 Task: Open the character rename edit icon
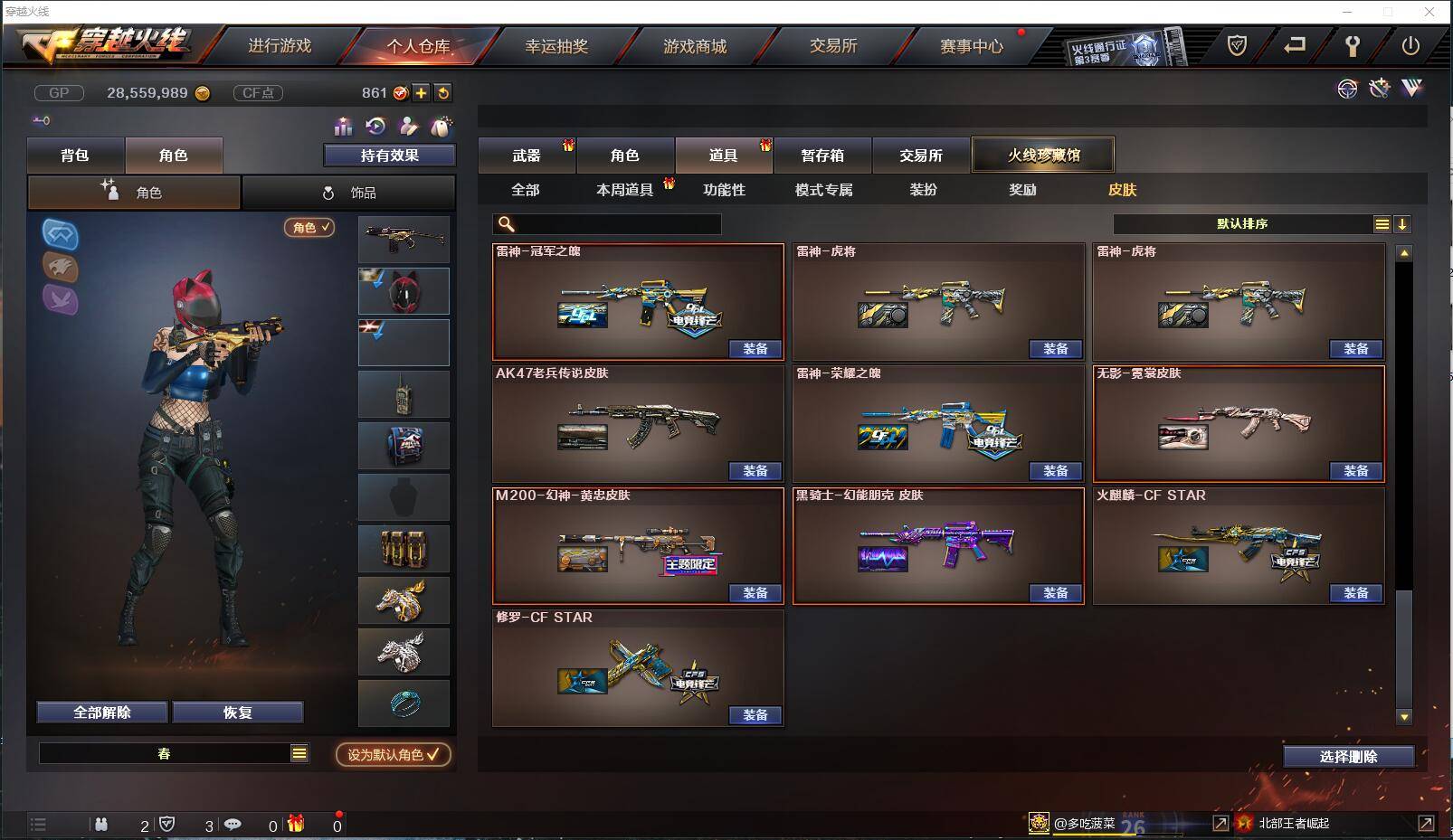pyautogui.click(x=409, y=127)
